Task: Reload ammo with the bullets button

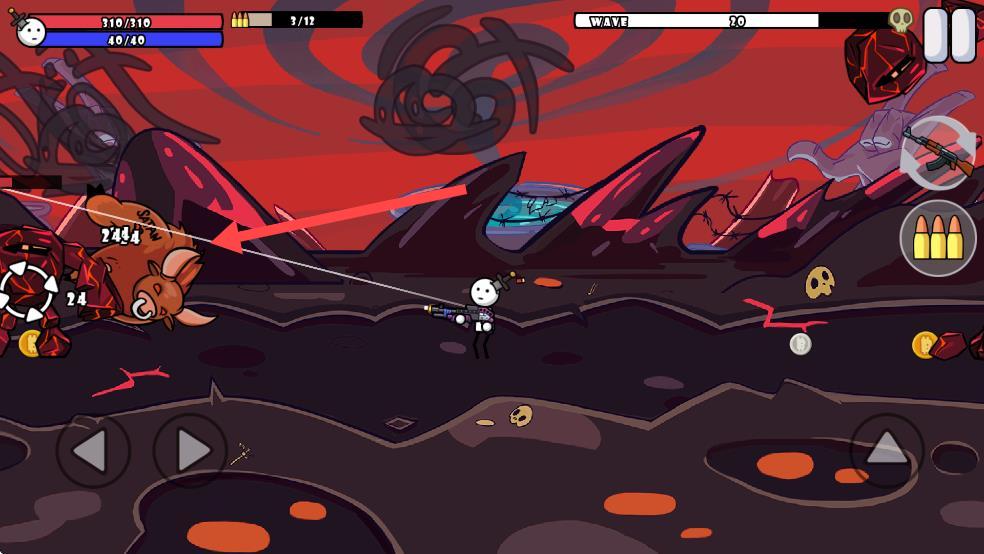Action: 938,238
